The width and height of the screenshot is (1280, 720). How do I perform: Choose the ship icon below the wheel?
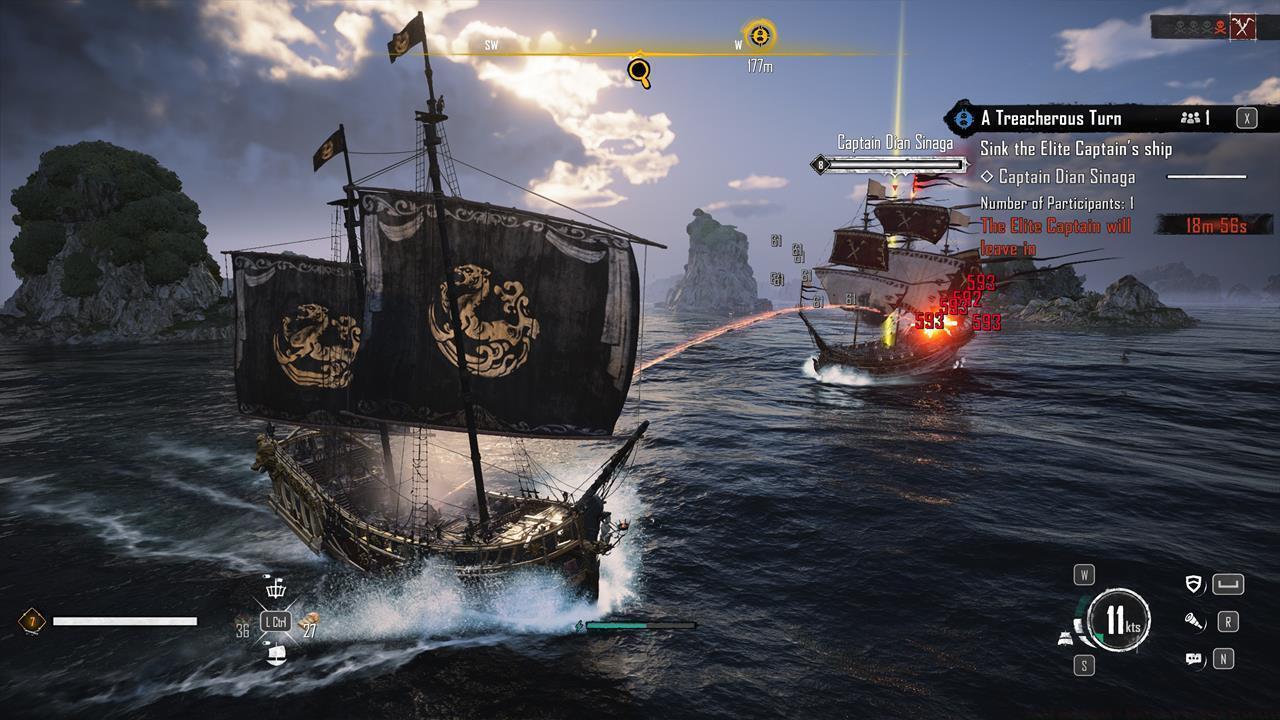point(276,654)
